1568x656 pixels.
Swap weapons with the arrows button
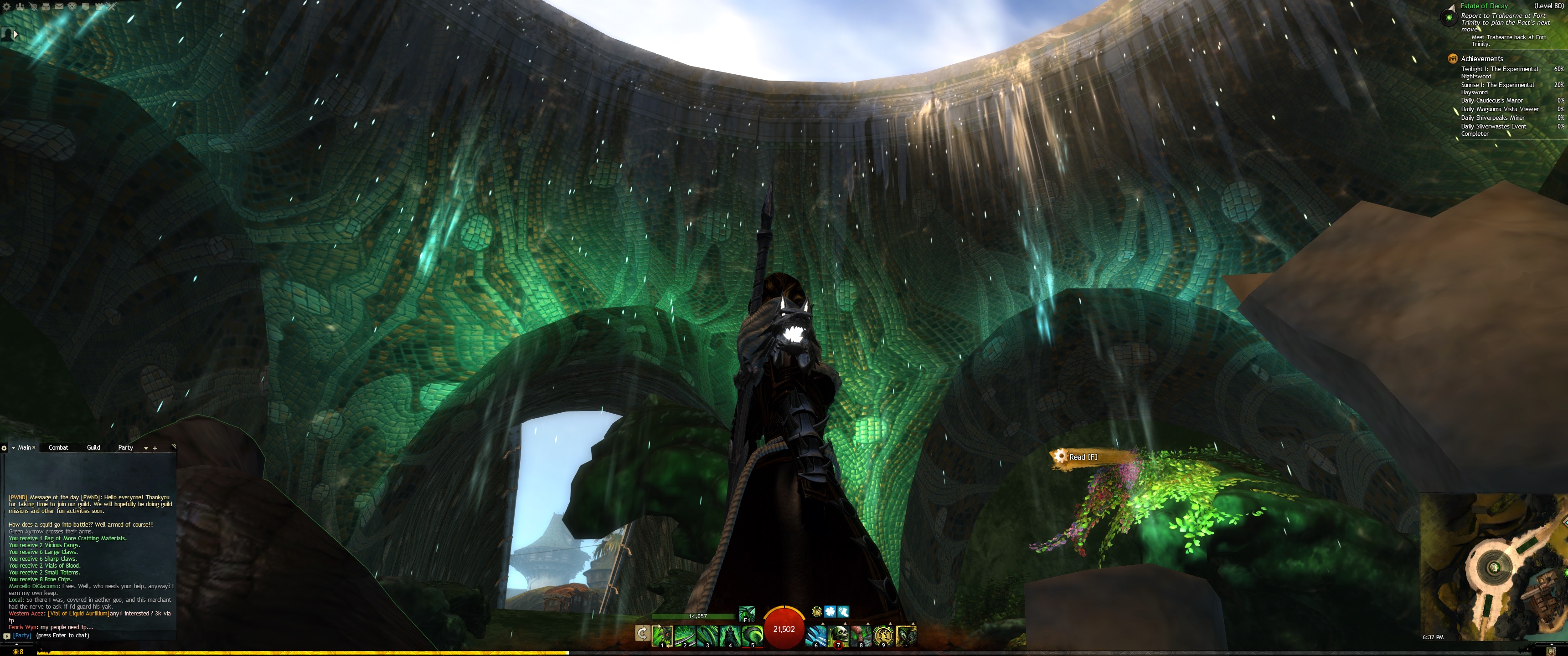[x=642, y=634]
